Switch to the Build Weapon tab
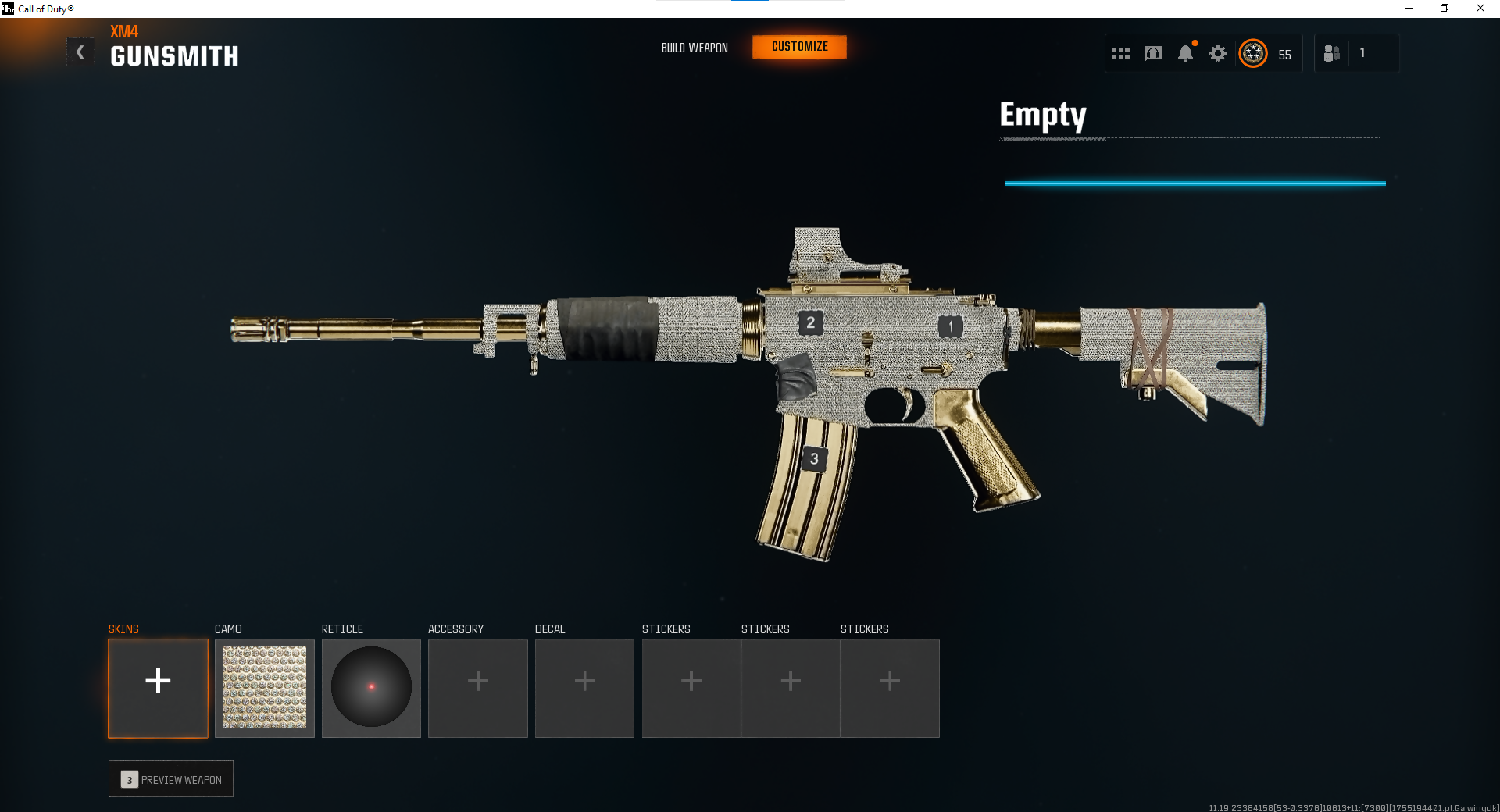Viewport: 1500px width, 812px height. pyautogui.click(x=694, y=48)
